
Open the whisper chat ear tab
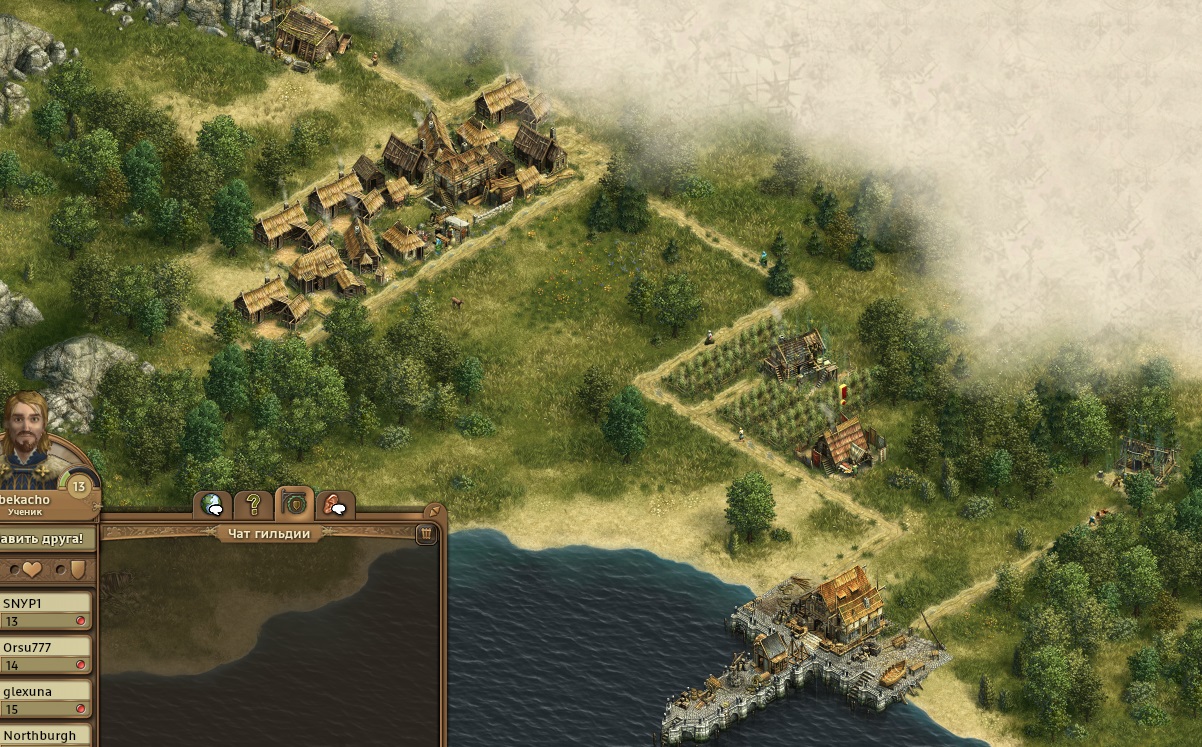336,505
